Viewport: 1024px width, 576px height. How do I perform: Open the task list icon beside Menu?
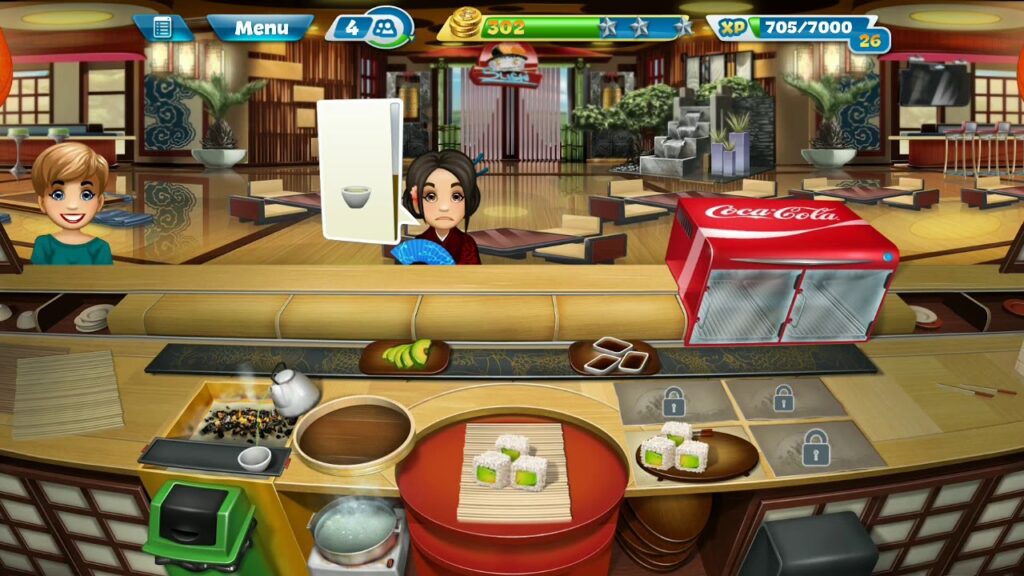tap(163, 28)
